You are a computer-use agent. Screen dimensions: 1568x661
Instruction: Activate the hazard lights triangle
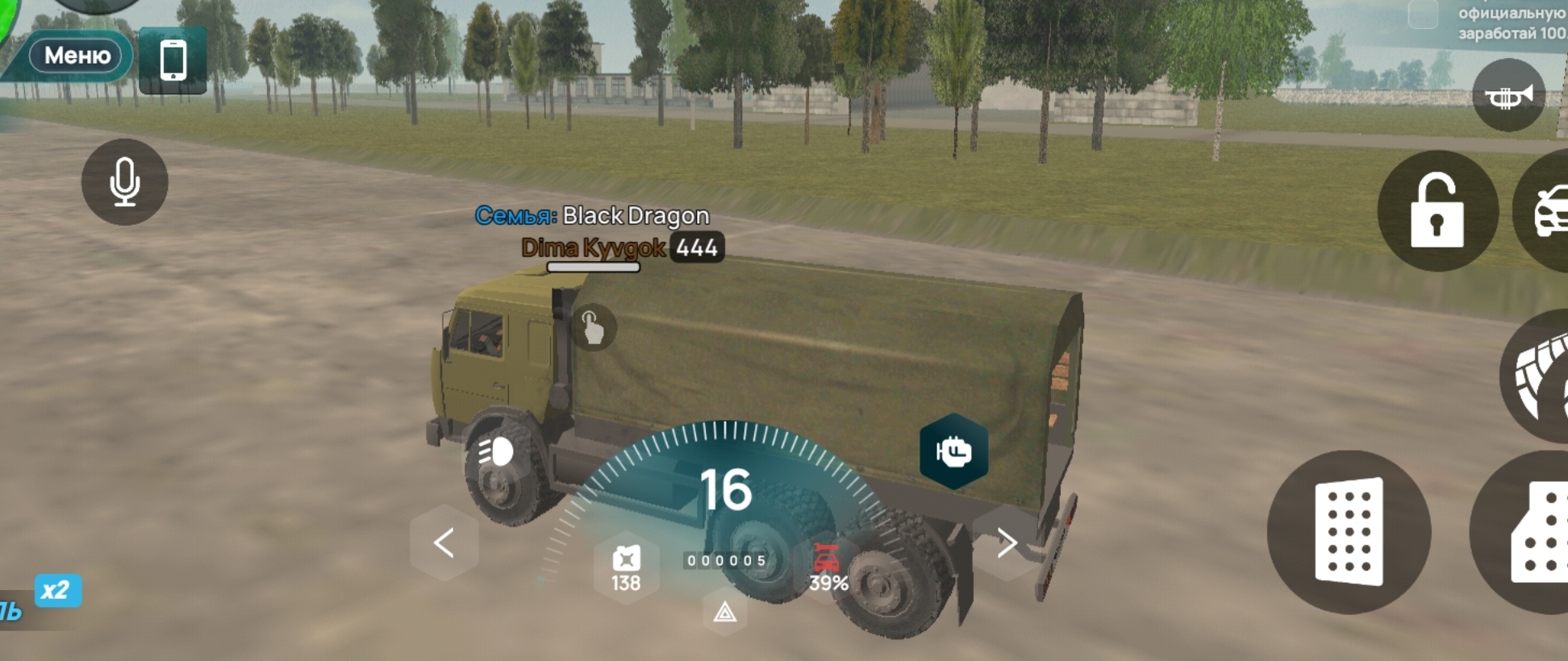(725, 613)
